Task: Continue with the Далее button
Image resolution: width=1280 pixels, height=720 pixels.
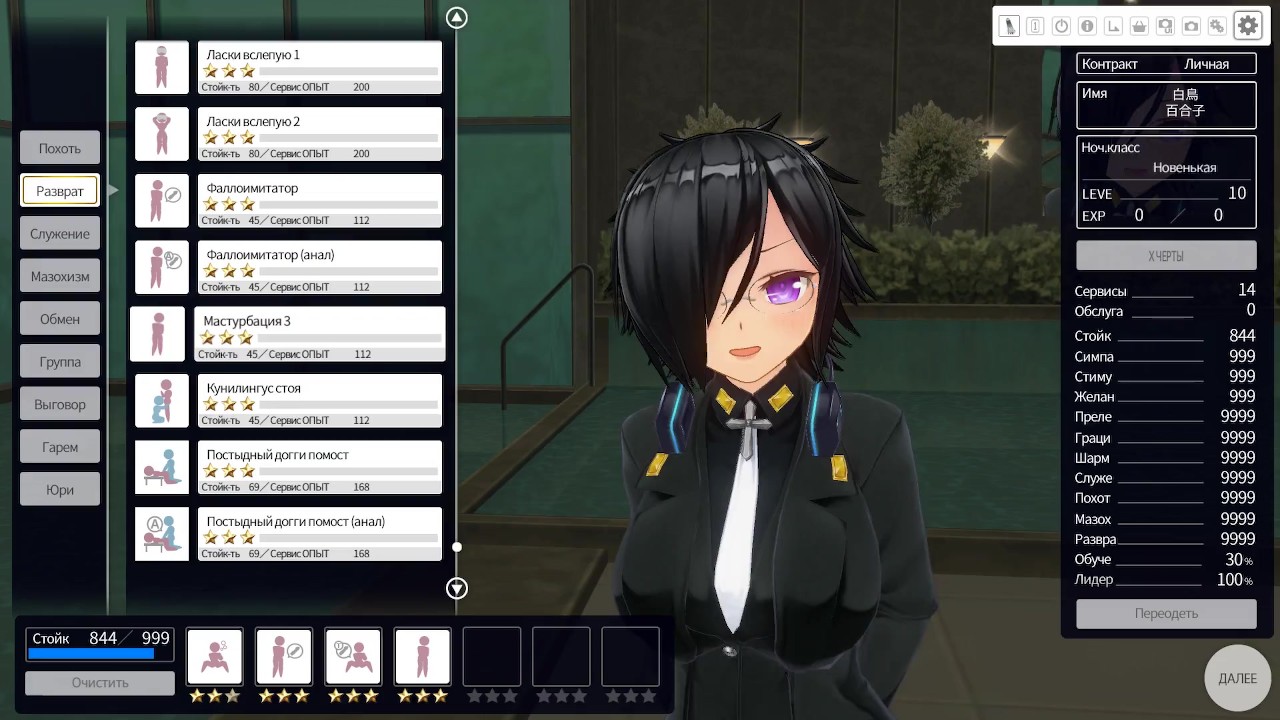Action: pyautogui.click(x=1237, y=678)
